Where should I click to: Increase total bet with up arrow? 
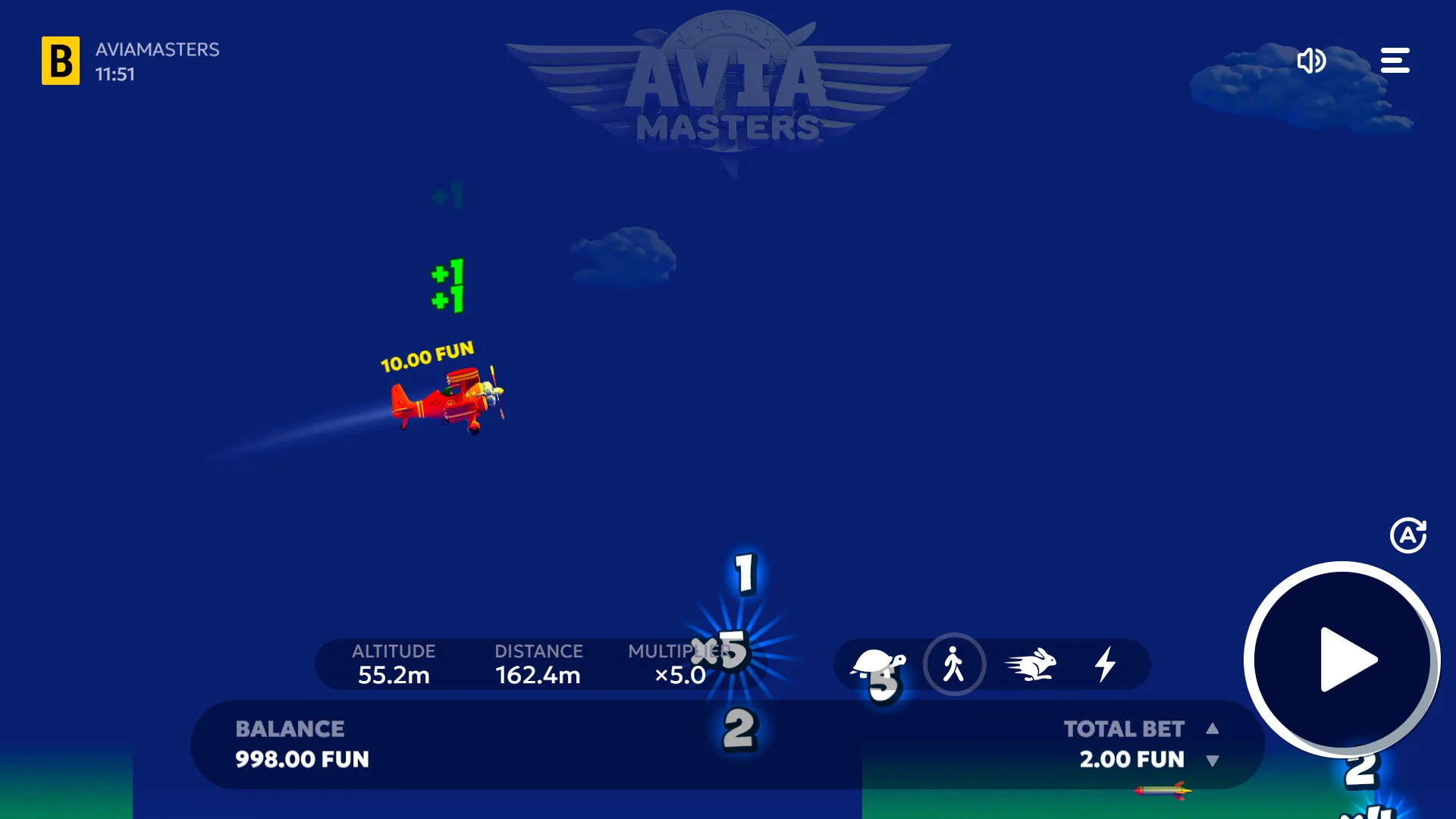click(1213, 729)
